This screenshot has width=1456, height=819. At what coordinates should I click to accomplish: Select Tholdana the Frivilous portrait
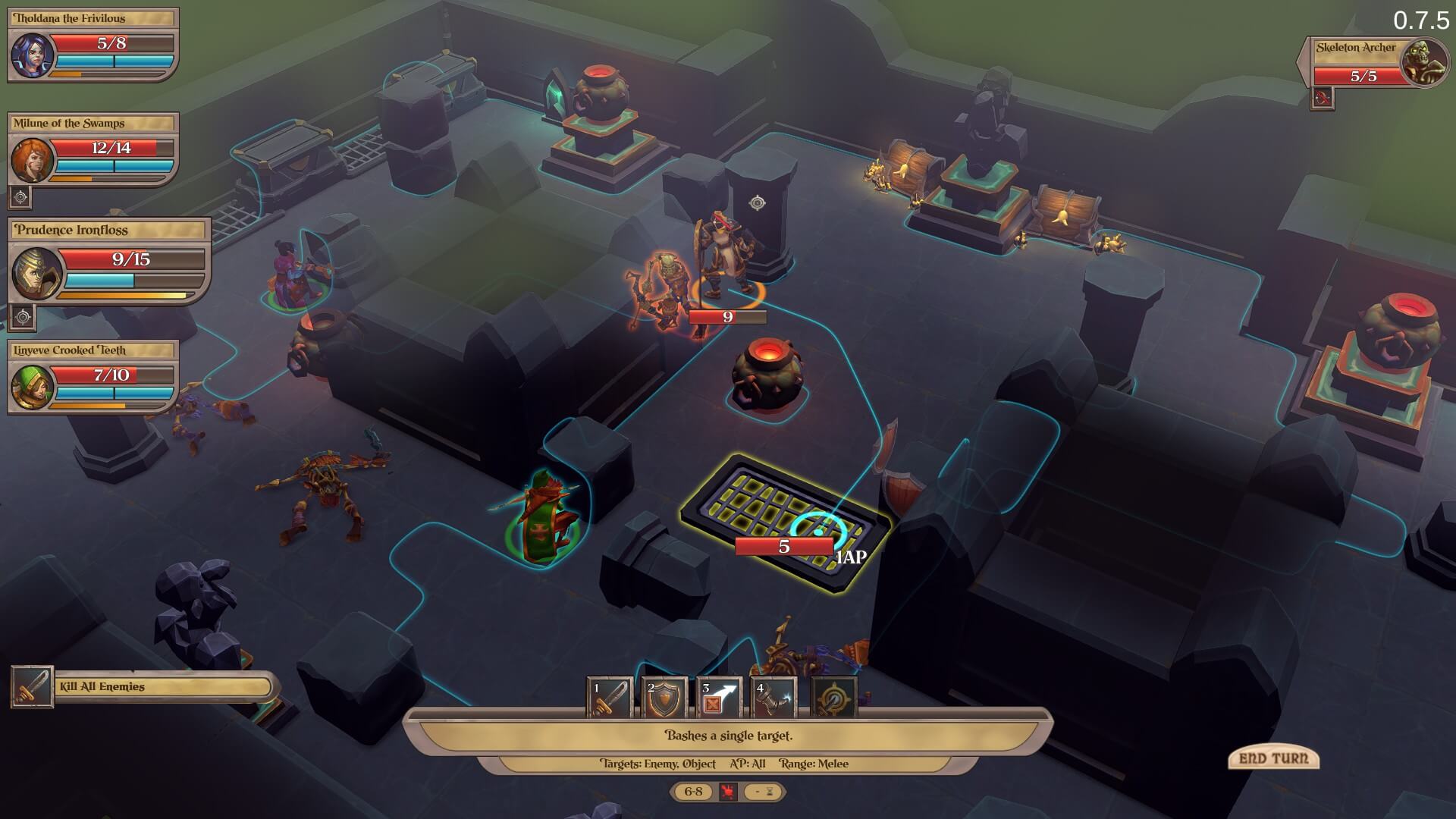point(33,55)
